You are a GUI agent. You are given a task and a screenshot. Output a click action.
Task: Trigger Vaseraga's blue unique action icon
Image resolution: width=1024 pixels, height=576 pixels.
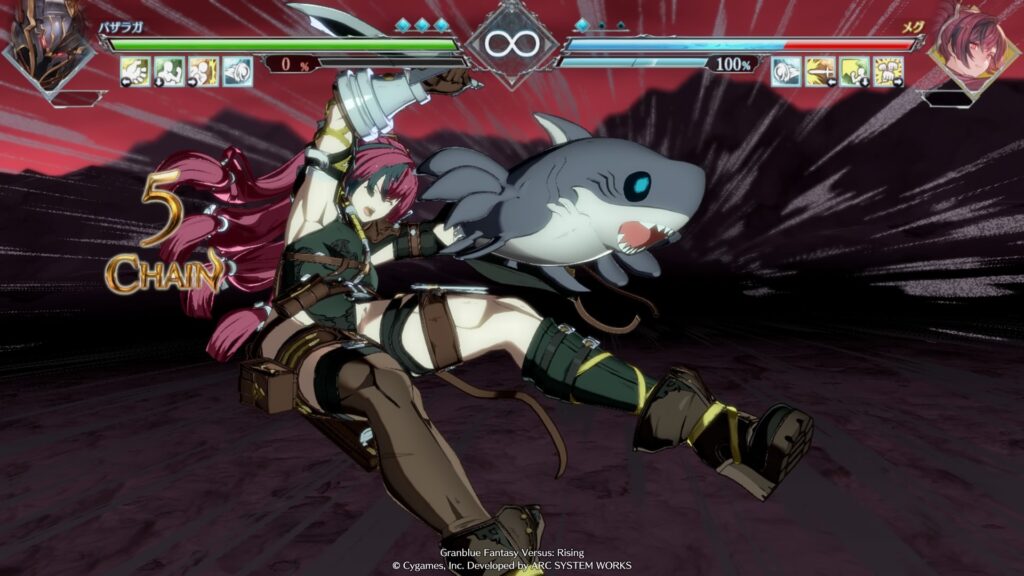click(x=237, y=71)
